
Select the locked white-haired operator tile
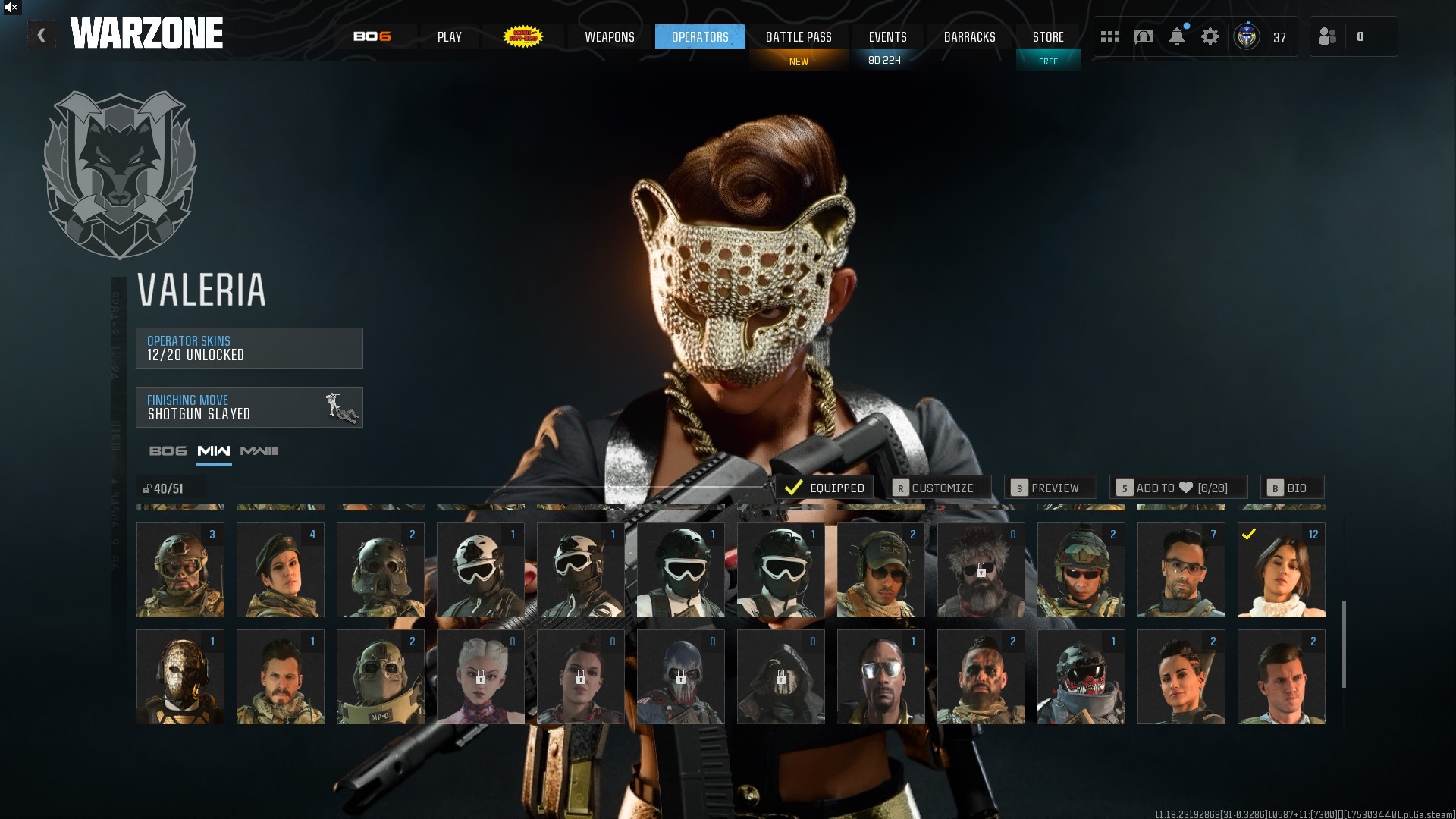481,676
